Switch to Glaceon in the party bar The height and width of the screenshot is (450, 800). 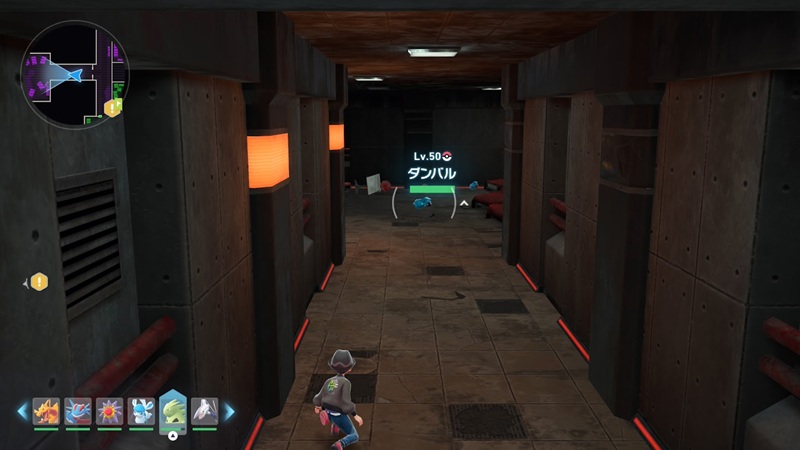coord(141,411)
